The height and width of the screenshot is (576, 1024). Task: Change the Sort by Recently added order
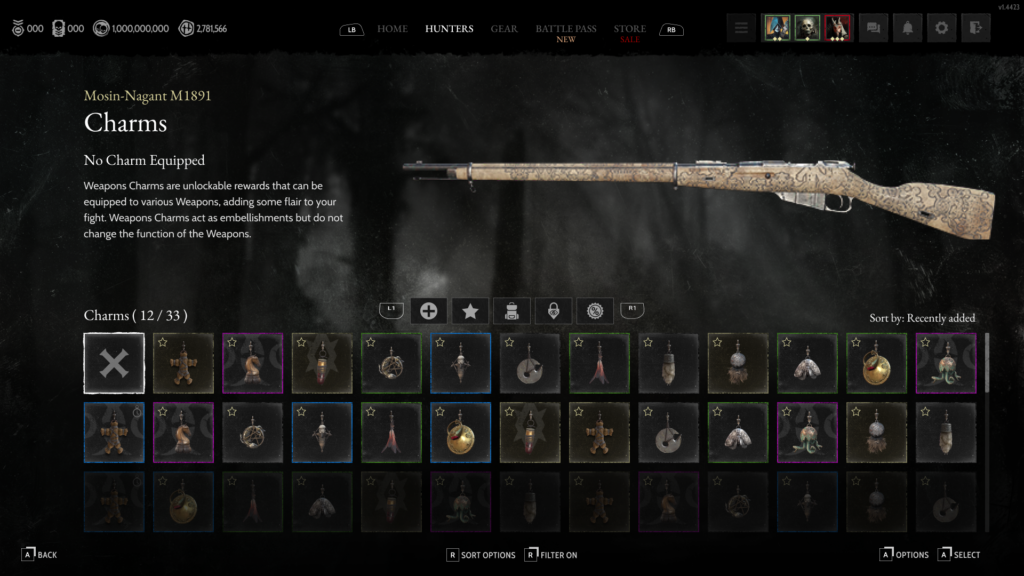pyautogui.click(x=922, y=318)
